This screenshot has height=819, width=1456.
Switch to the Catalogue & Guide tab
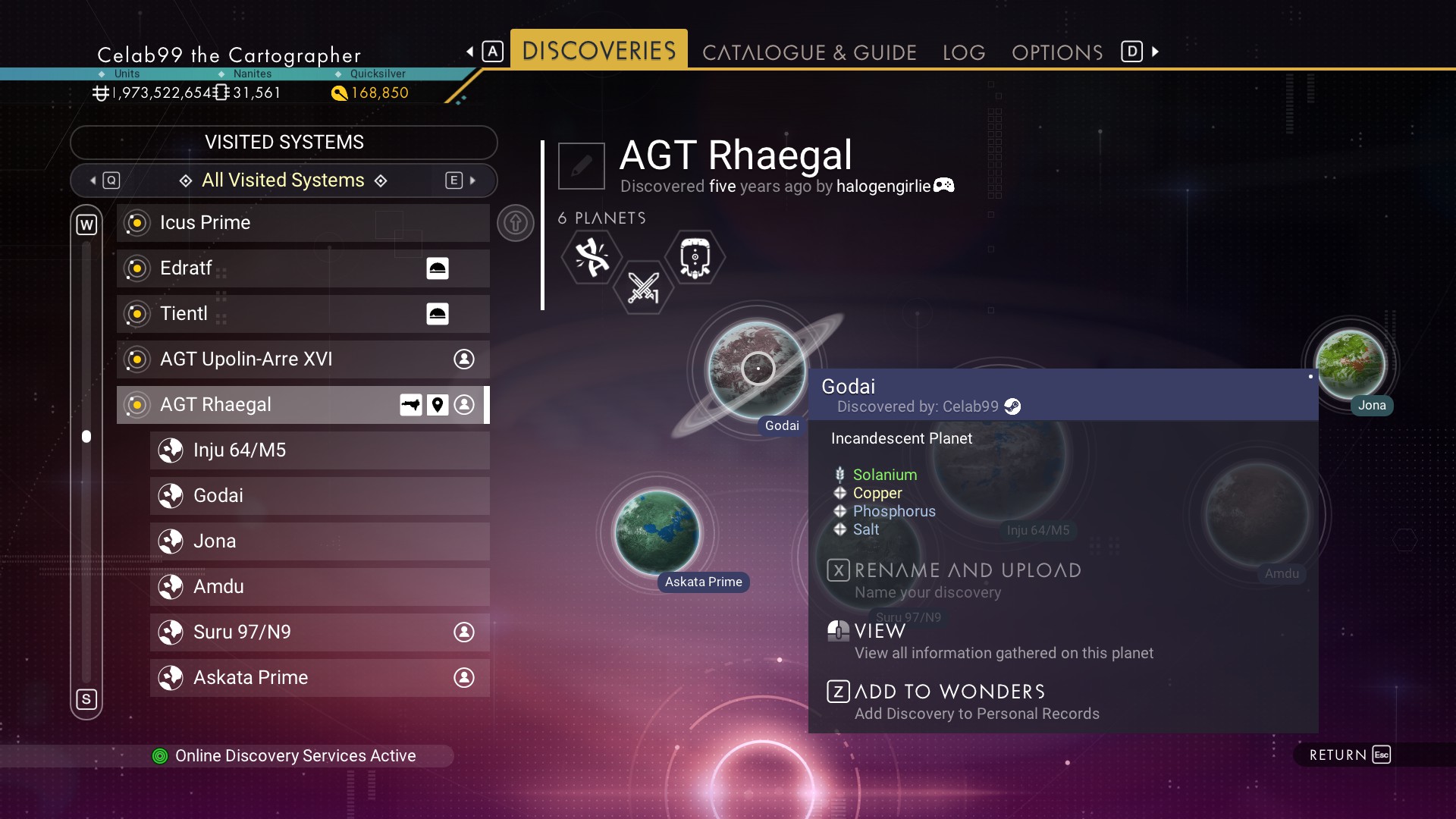click(x=809, y=52)
